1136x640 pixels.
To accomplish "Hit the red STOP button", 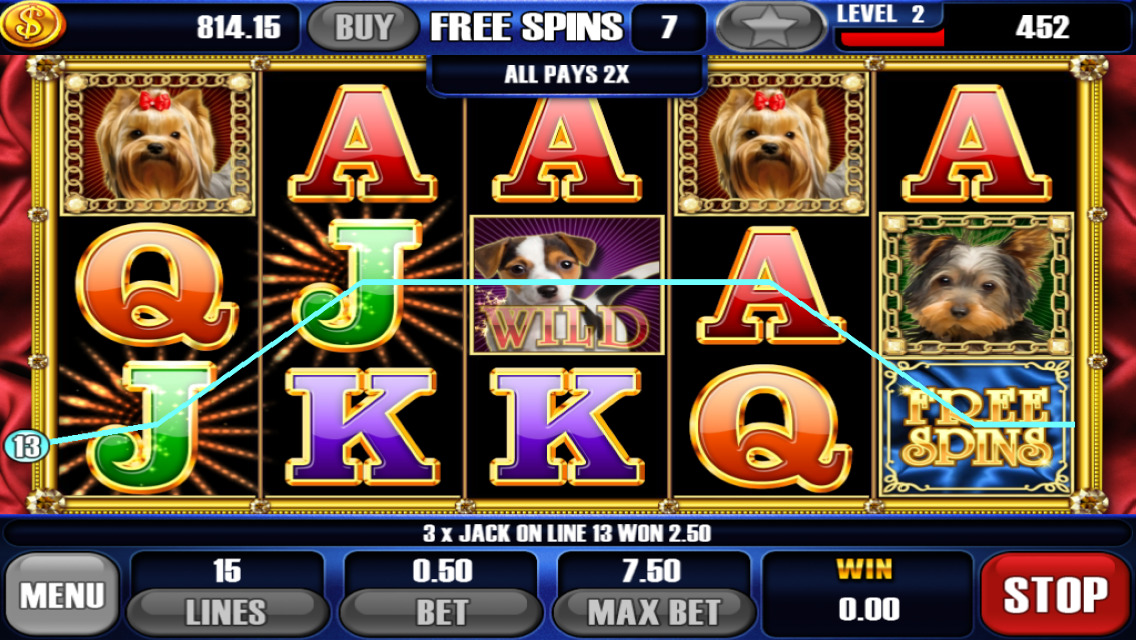I will click(x=1056, y=595).
